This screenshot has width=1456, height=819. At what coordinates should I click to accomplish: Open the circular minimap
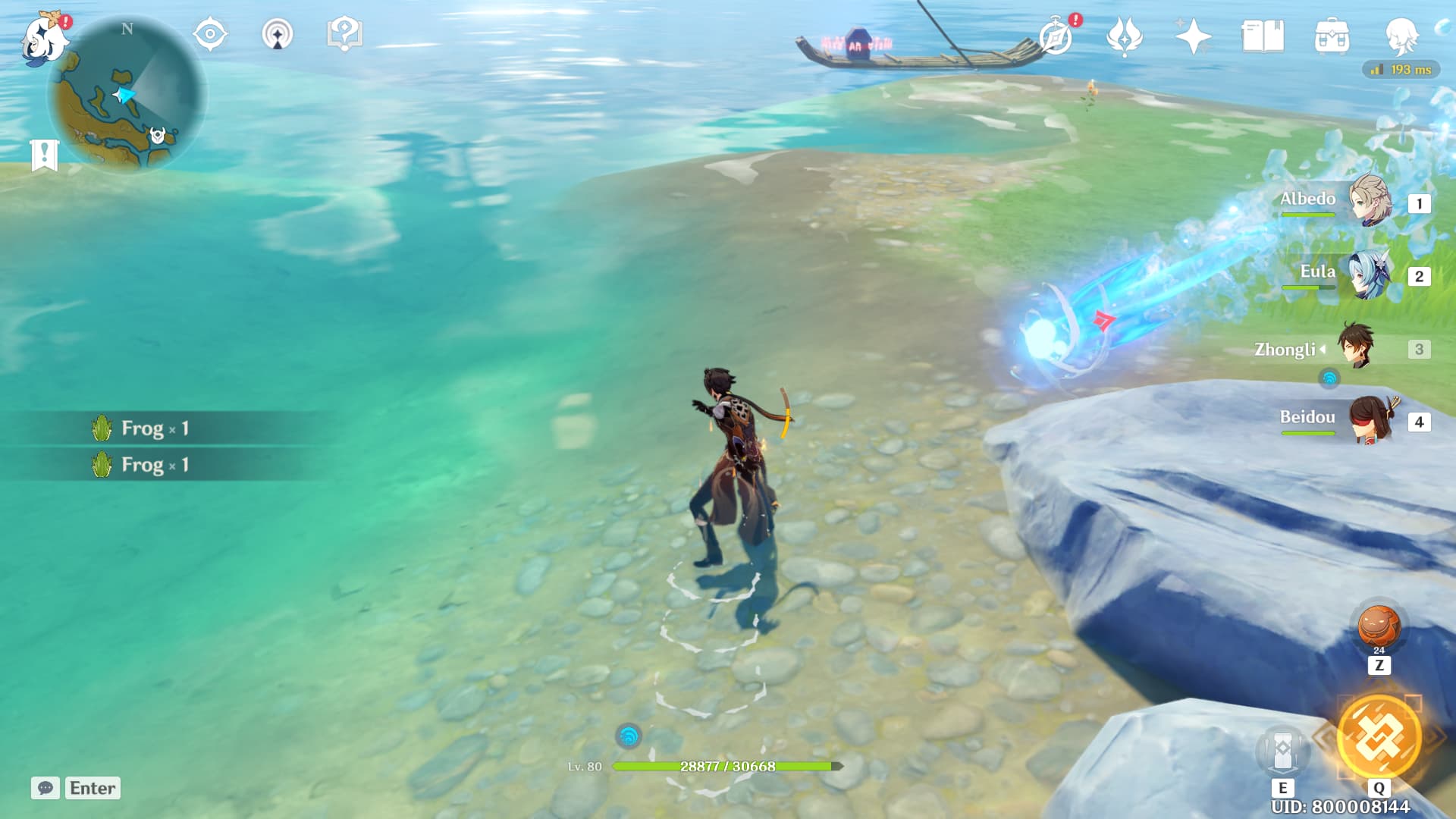[127, 96]
